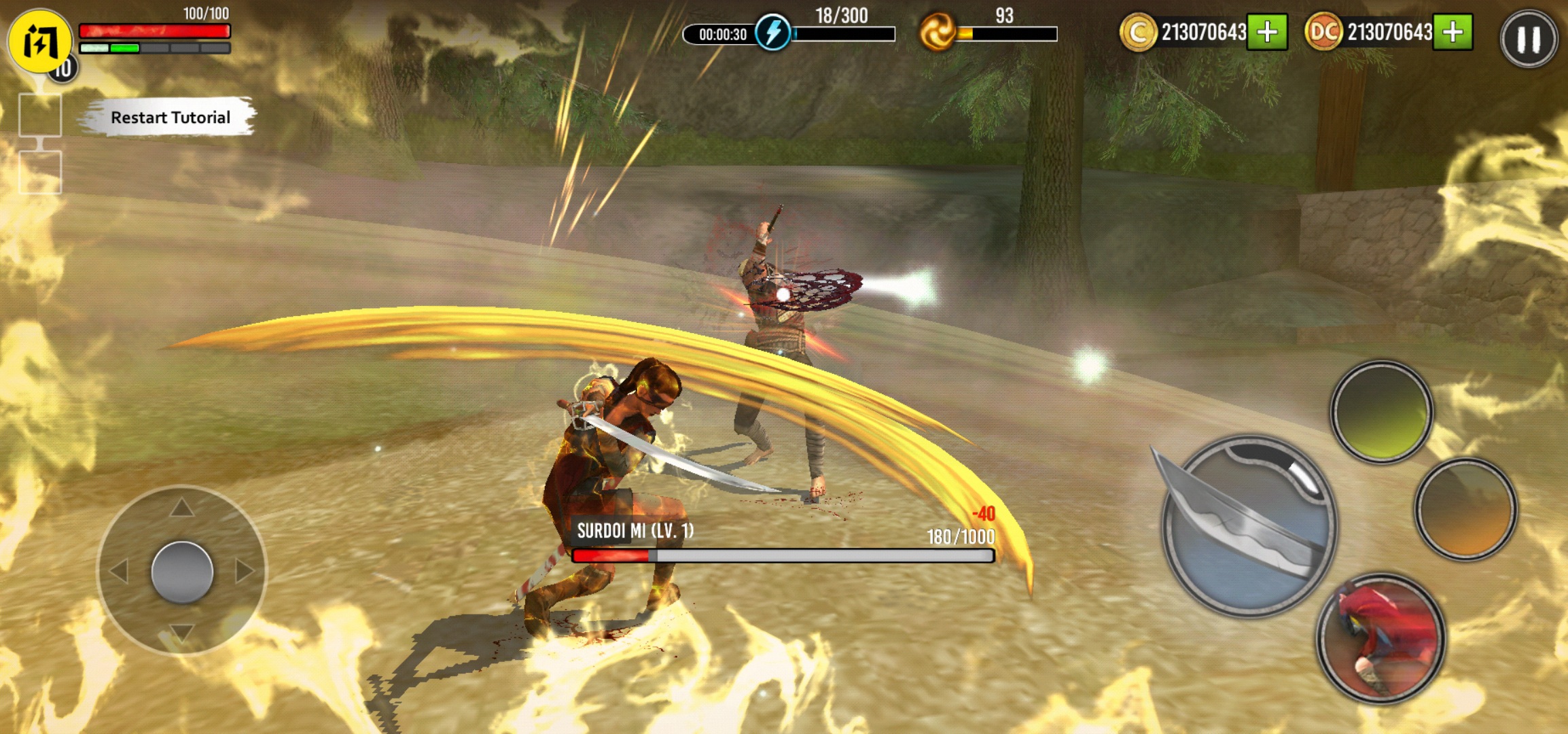
Task: Activate the green skill button
Action: [x=1381, y=412]
